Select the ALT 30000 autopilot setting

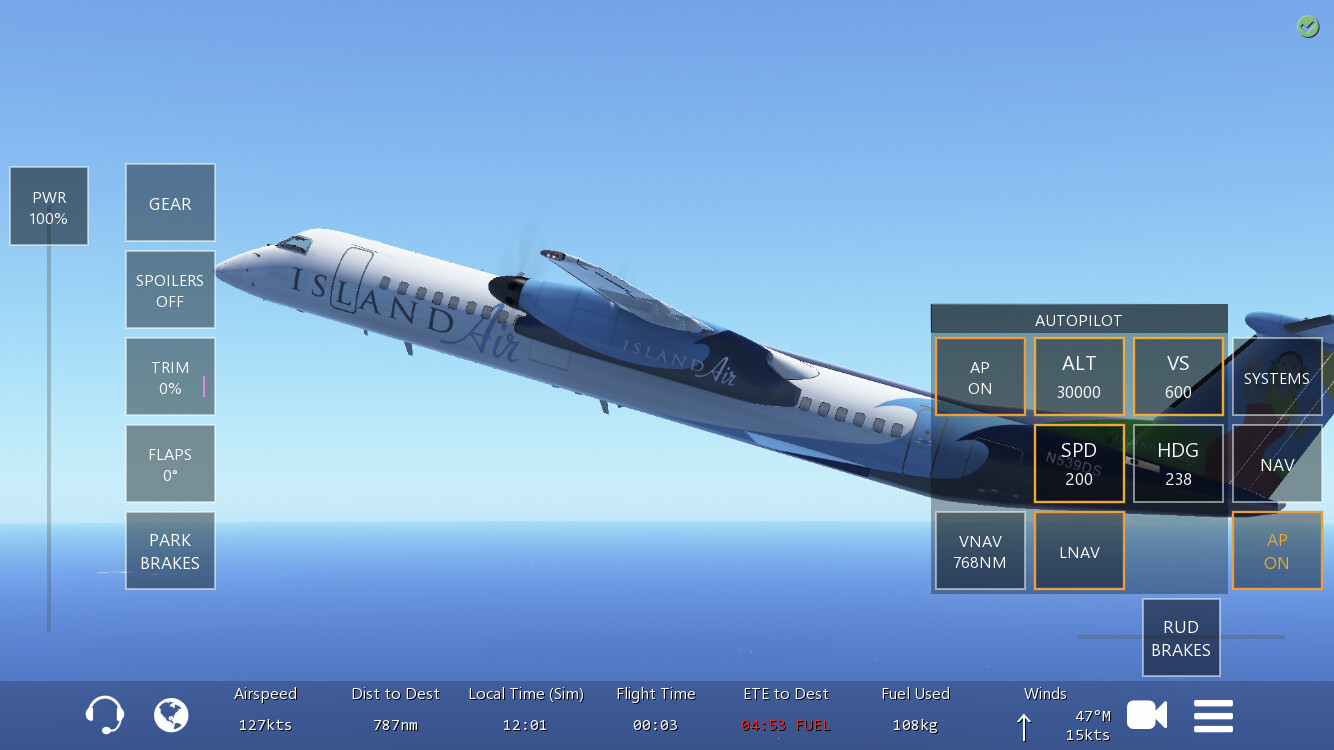[x=1079, y=377]
